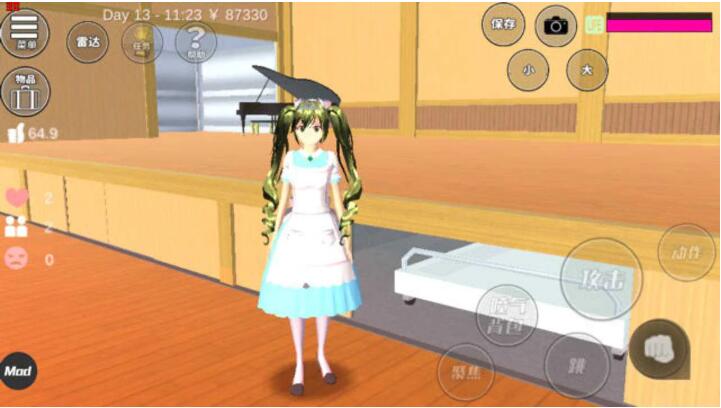Image resolution: width=721 pixels, height=408 pixels.
Task: Show the 帮助 question mark help
Action: [195, 42]
